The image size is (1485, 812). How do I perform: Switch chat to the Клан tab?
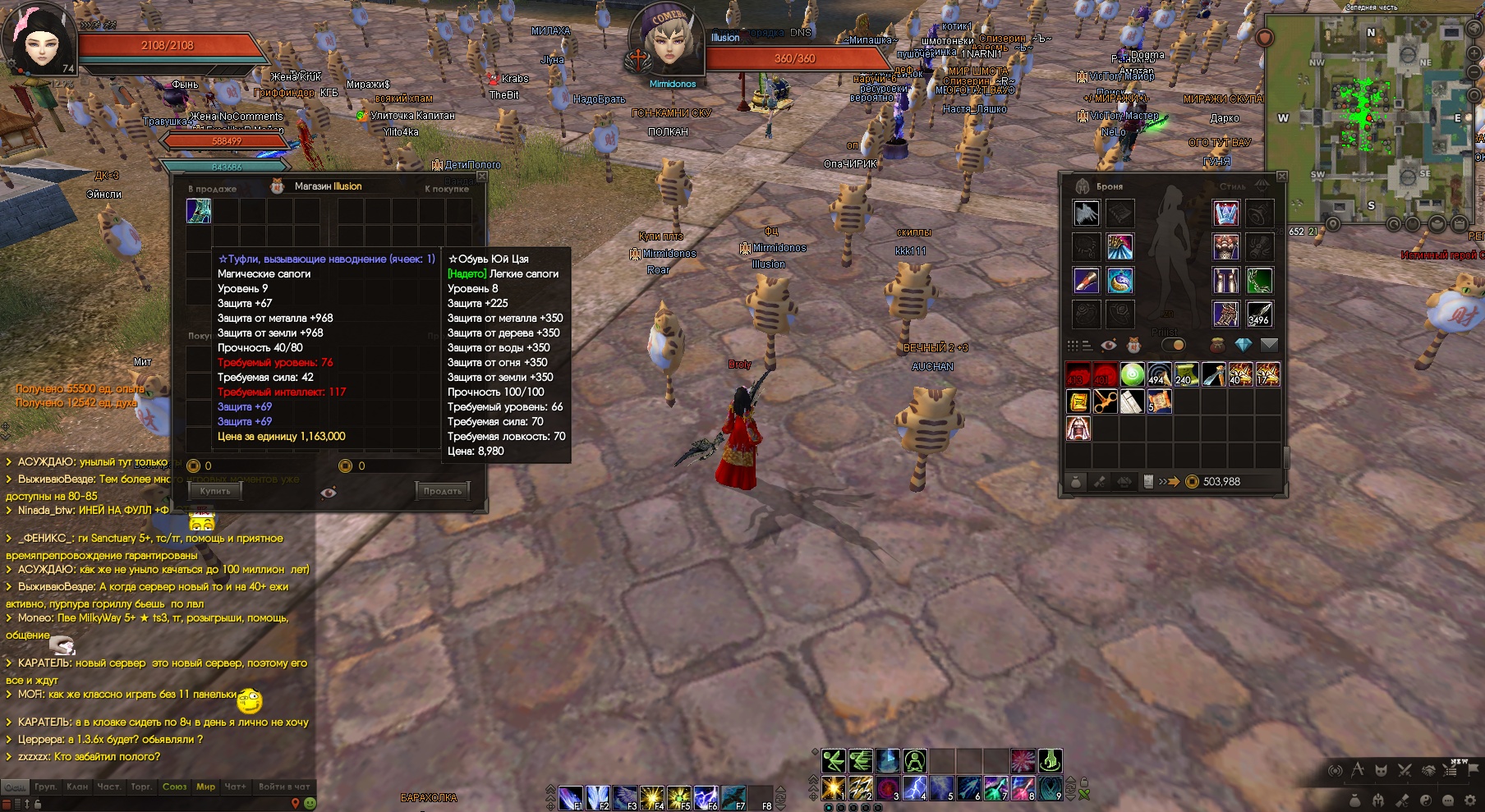[x=77, y=787]
